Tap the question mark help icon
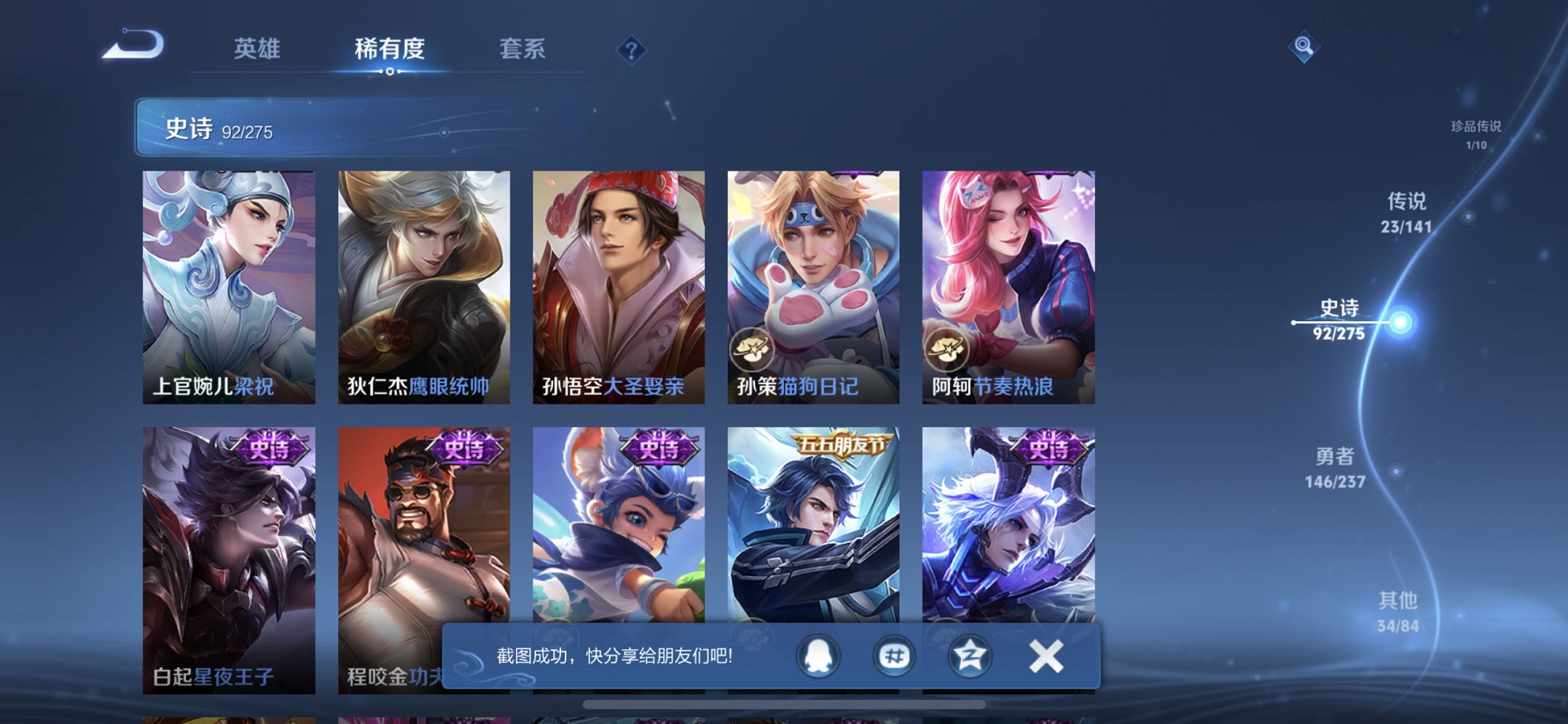Image resolution: width=1568 pixels, height=724 pixels. [x=632, y=50]
